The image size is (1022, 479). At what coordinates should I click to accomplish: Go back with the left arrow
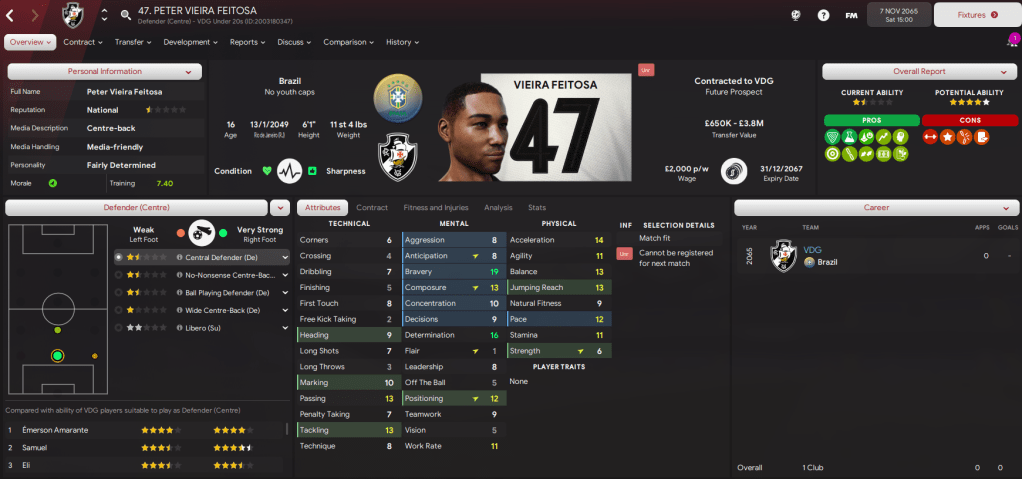(x=10, y=15)
